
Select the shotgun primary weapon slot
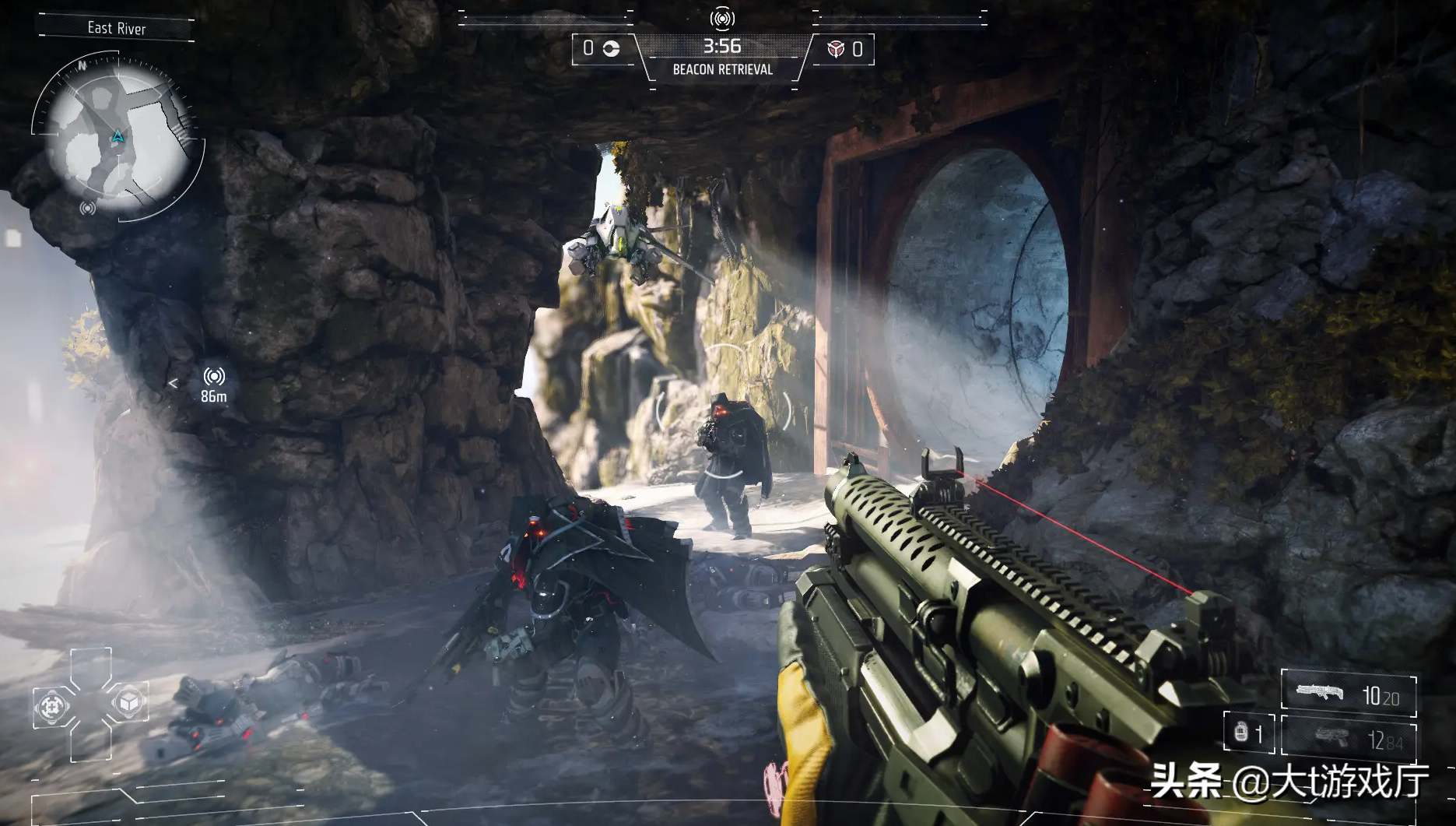pyautogui.click(x=1349, y=694)
